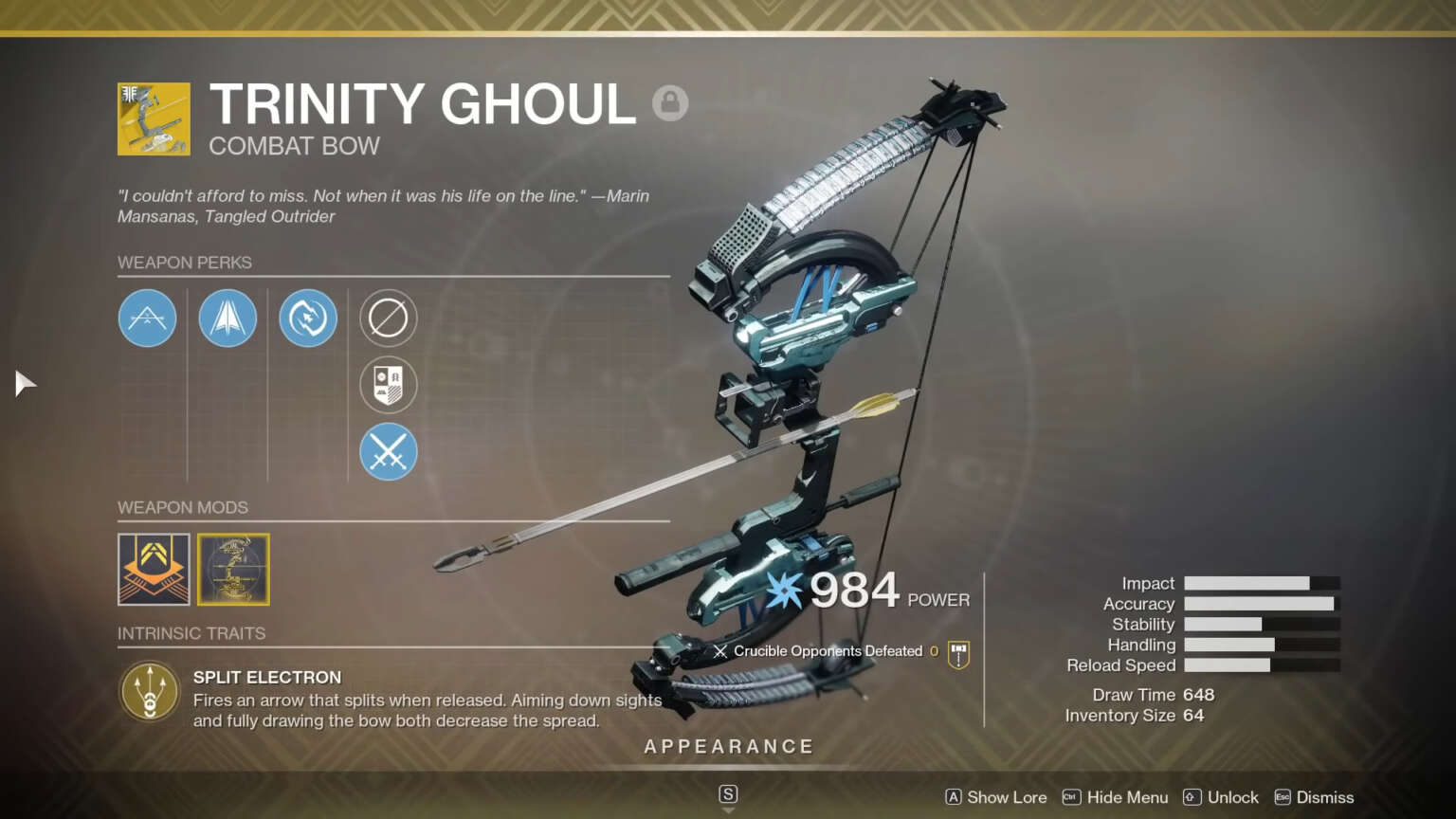The image size is (1456, 819).
Task: Open the catalyst slot under Weapon Mods
Action: pos(233,569)
